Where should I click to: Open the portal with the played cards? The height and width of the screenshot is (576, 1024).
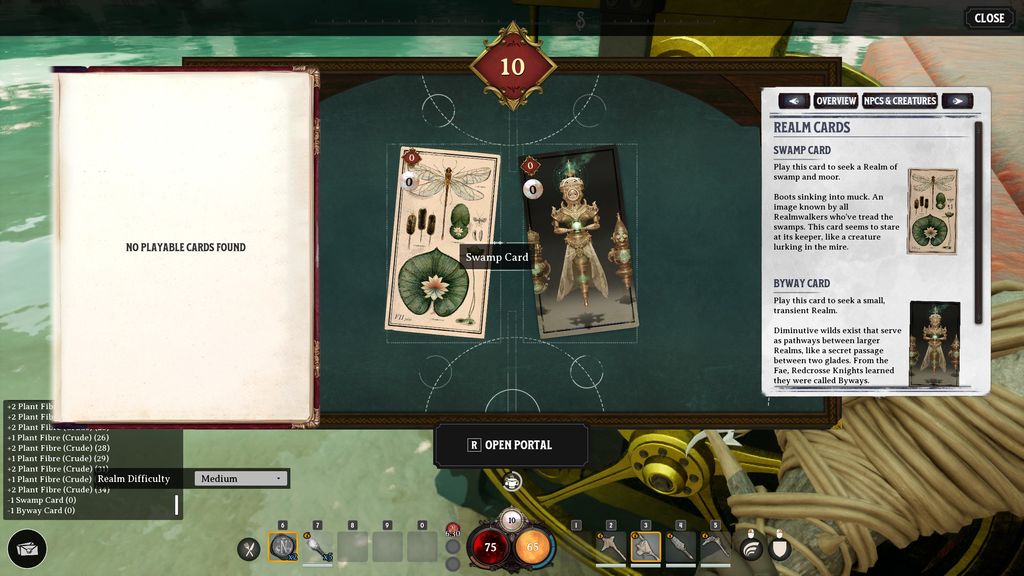point(511,445)
